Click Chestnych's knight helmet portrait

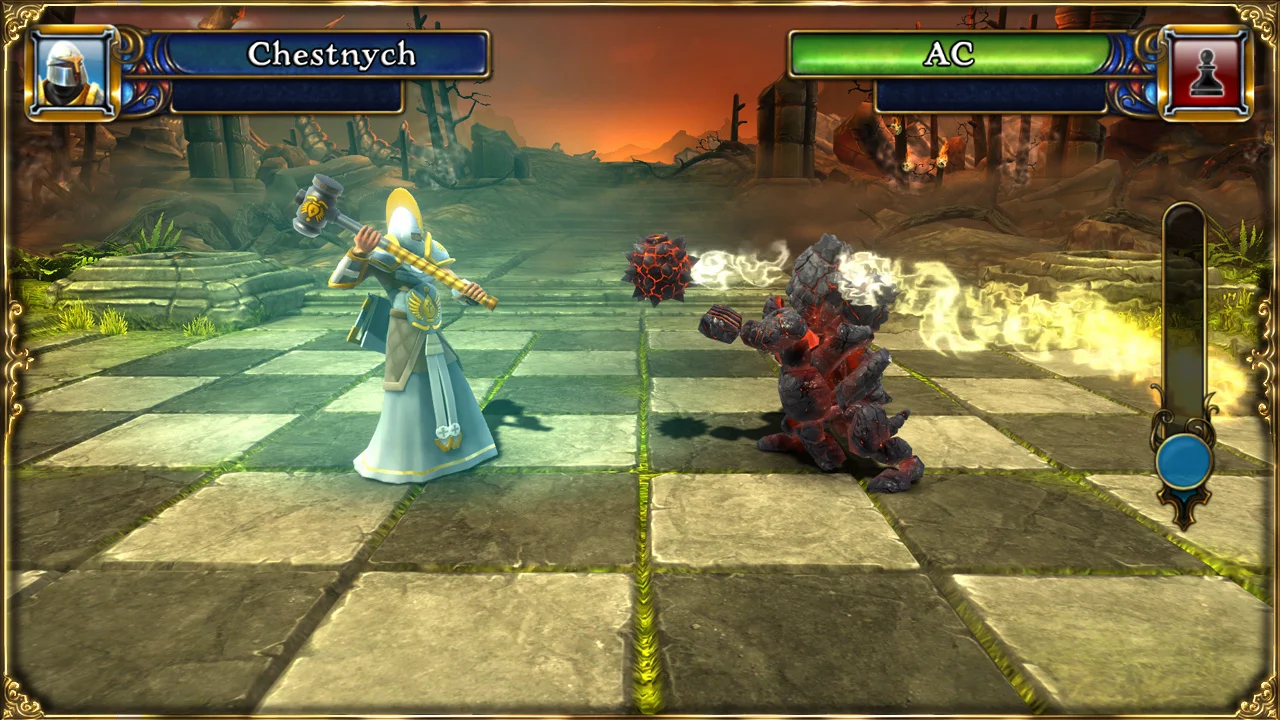[x=71, y=70]
